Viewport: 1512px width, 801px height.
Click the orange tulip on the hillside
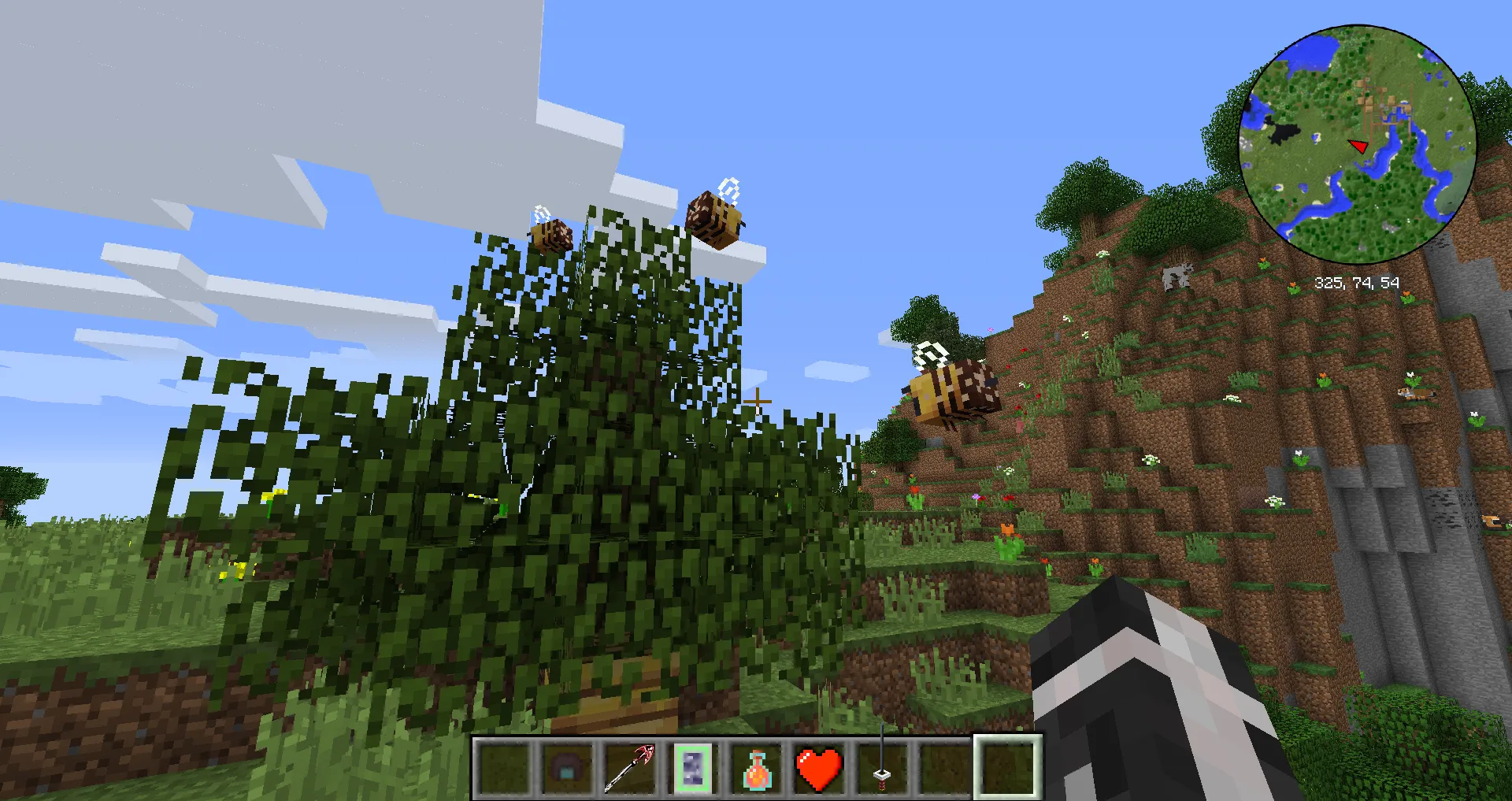(x=1007, y=528)
